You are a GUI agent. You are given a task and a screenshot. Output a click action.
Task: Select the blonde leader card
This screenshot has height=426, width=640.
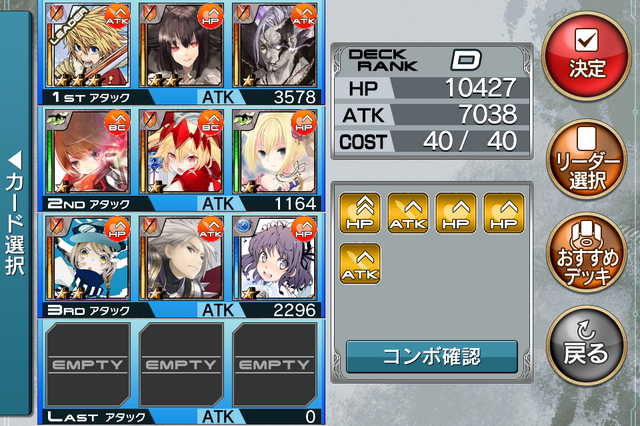pos(83,46)
